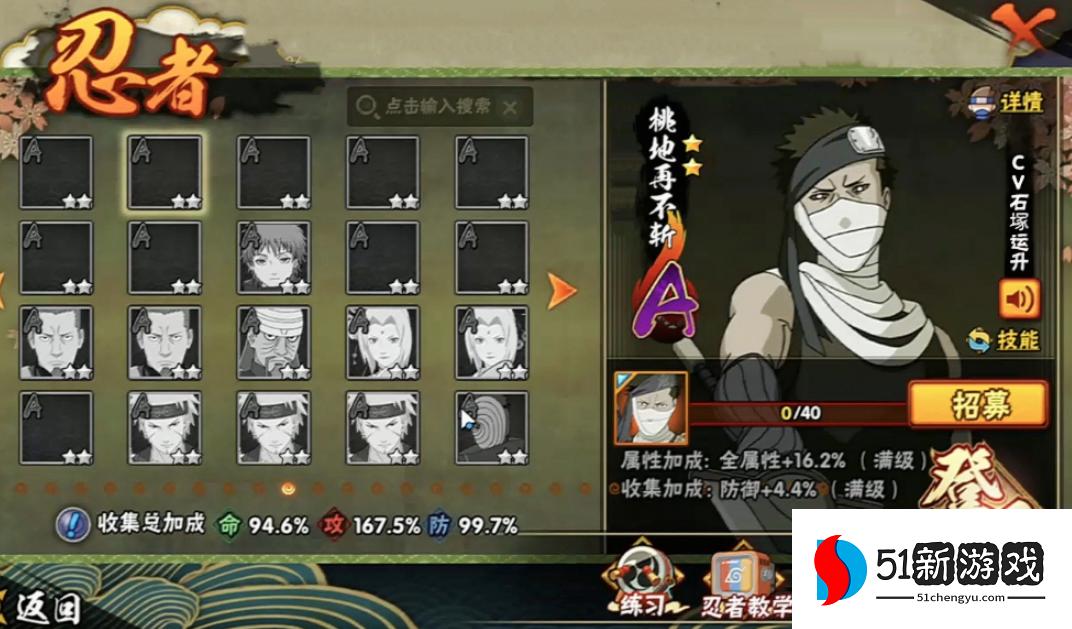
Task: Click the Zabuza fragment icon beside progress bar
Action: coord(650,408)
